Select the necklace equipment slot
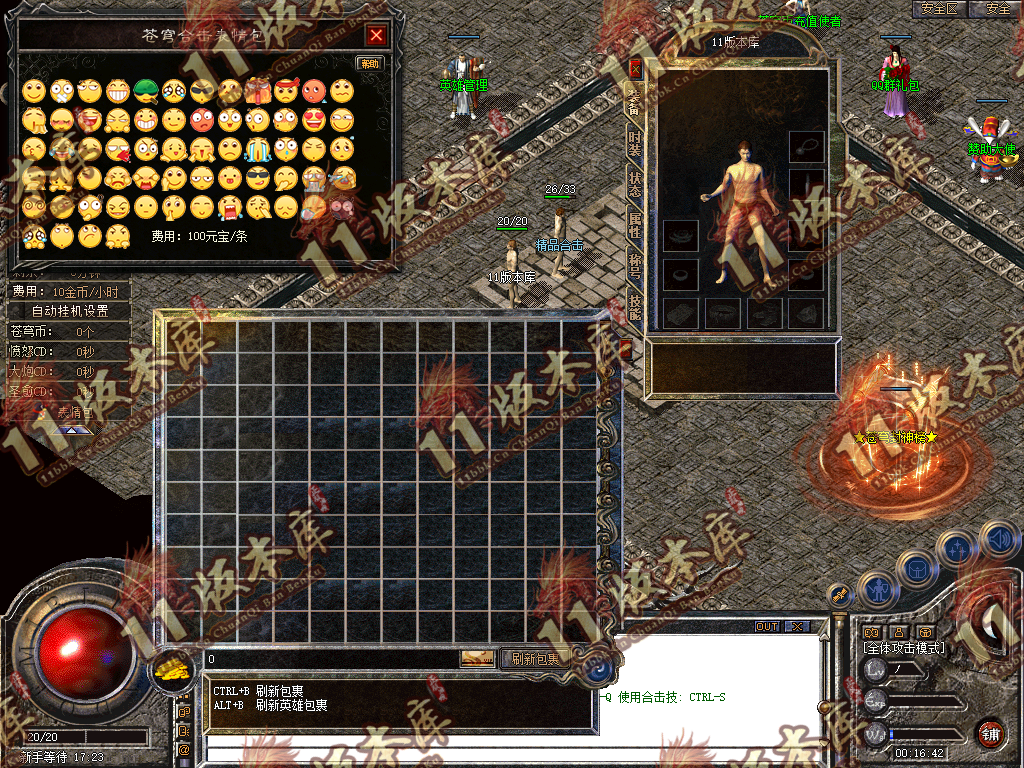This screenshot has width=1024, height=768. 806,147
